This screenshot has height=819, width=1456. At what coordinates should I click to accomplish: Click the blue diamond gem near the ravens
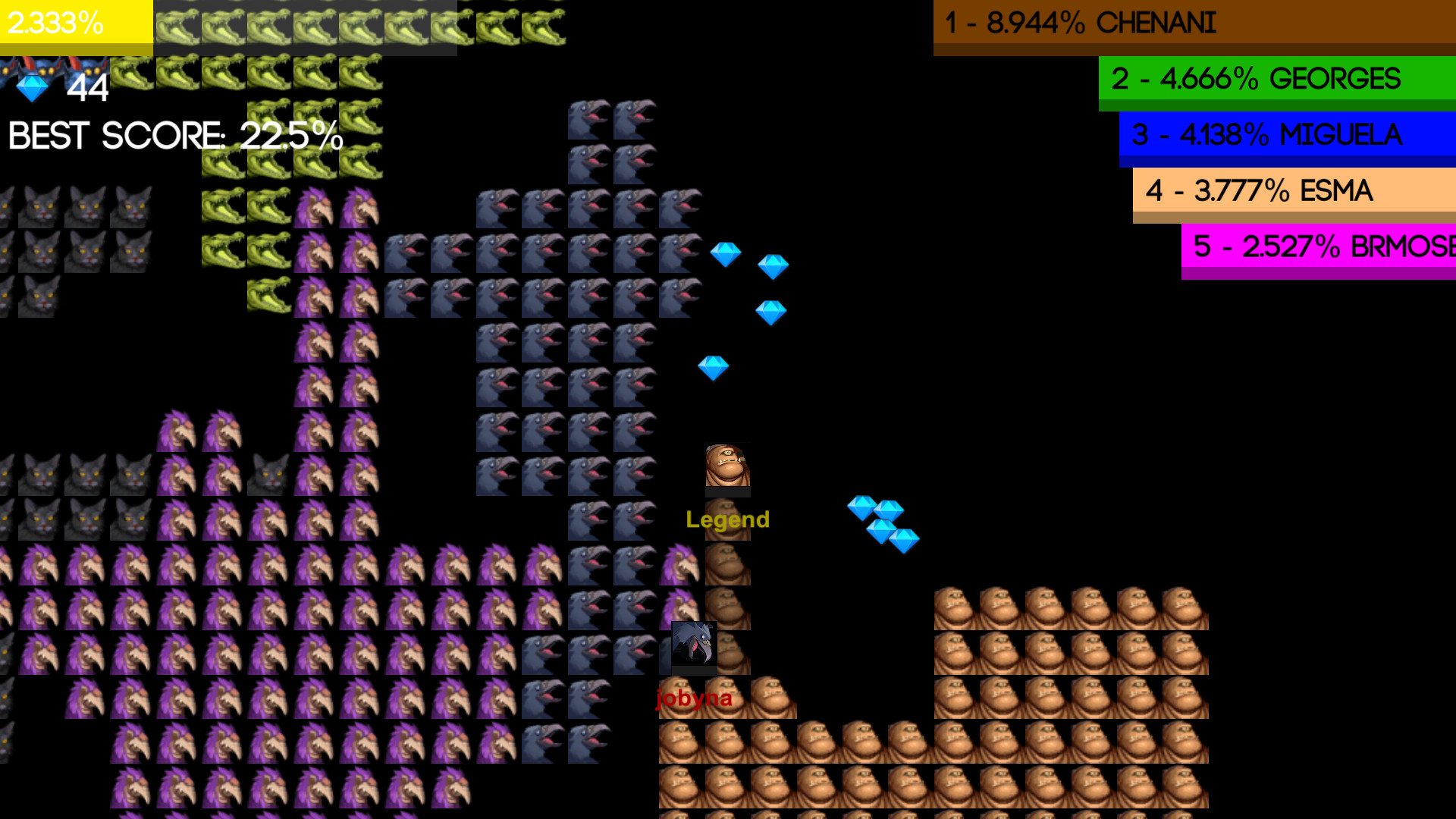pyautogui.click(x=726, y=253)
